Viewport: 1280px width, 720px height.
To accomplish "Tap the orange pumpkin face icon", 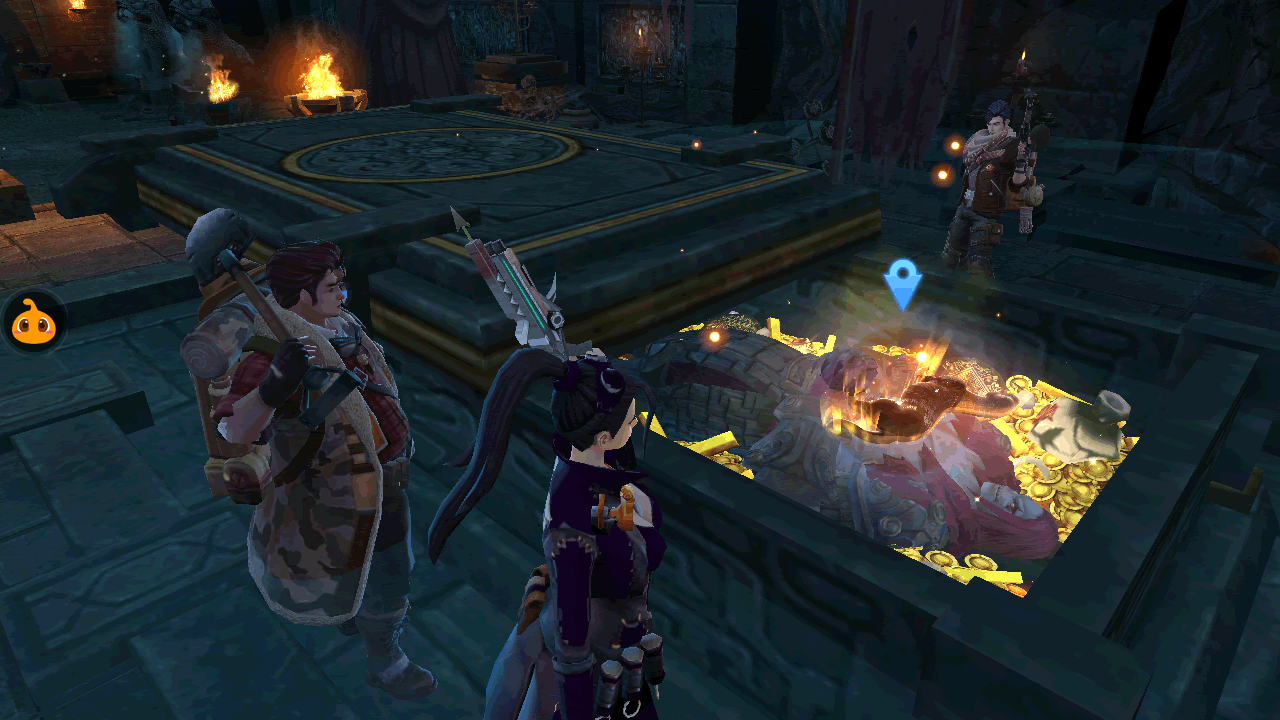I will 33,322.
